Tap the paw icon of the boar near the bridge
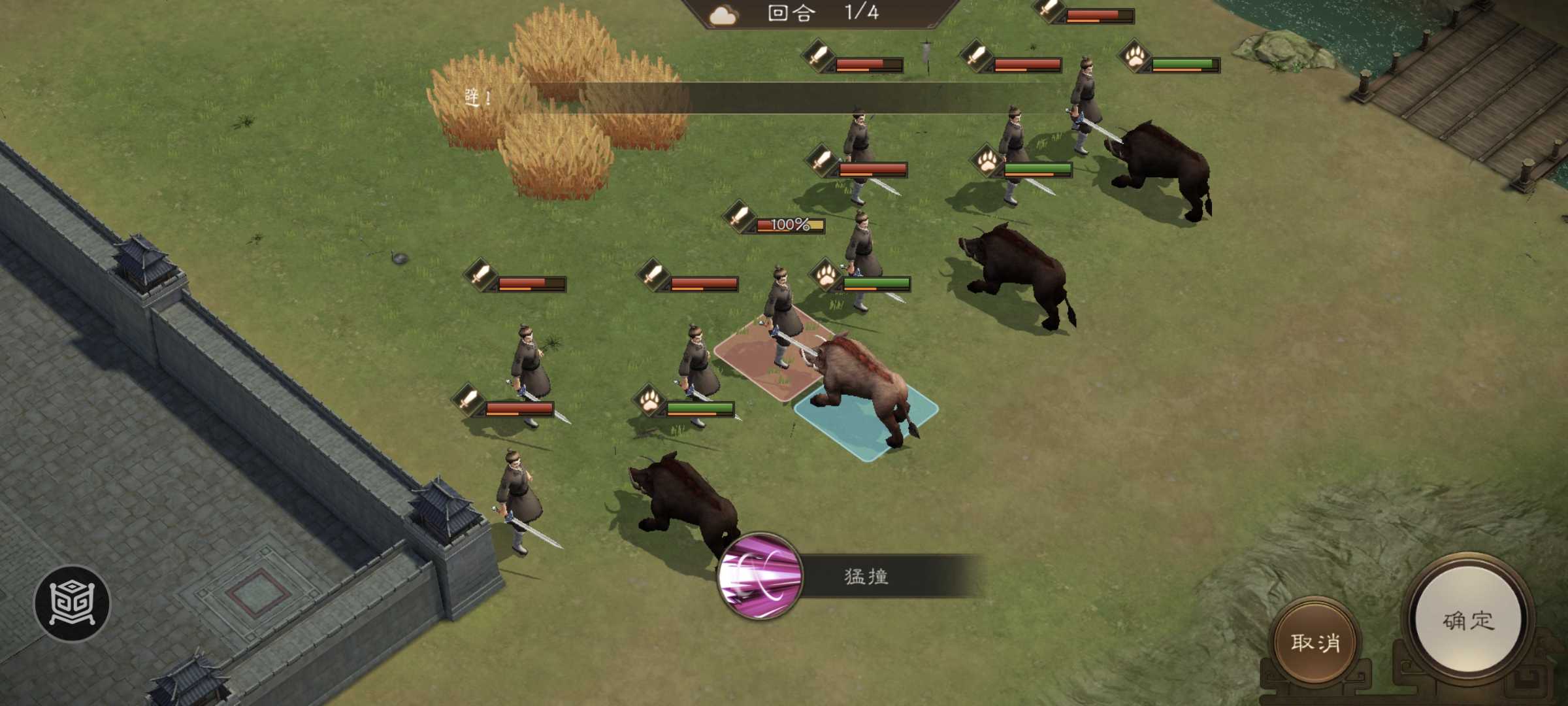This screenshot has width=1568, height=706. 1137,59
